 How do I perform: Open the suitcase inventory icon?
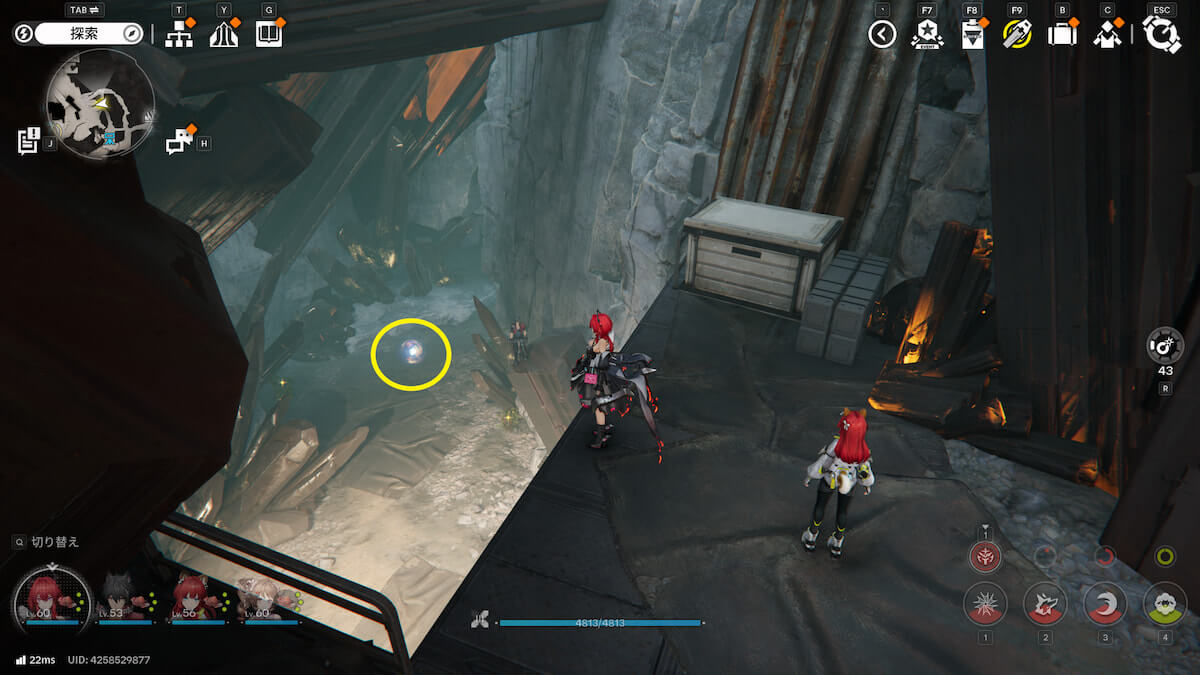tap(1061, 35)
